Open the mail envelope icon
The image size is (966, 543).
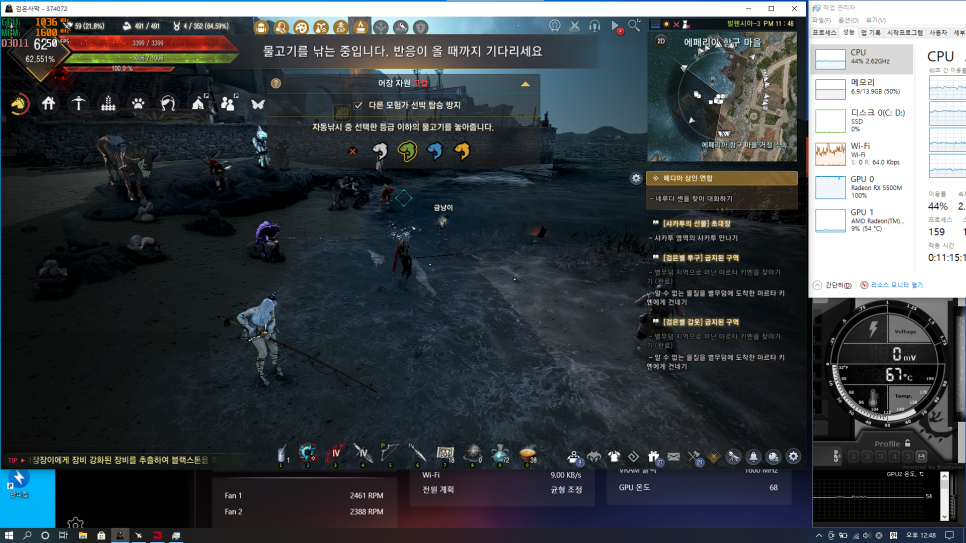(673, 457)
